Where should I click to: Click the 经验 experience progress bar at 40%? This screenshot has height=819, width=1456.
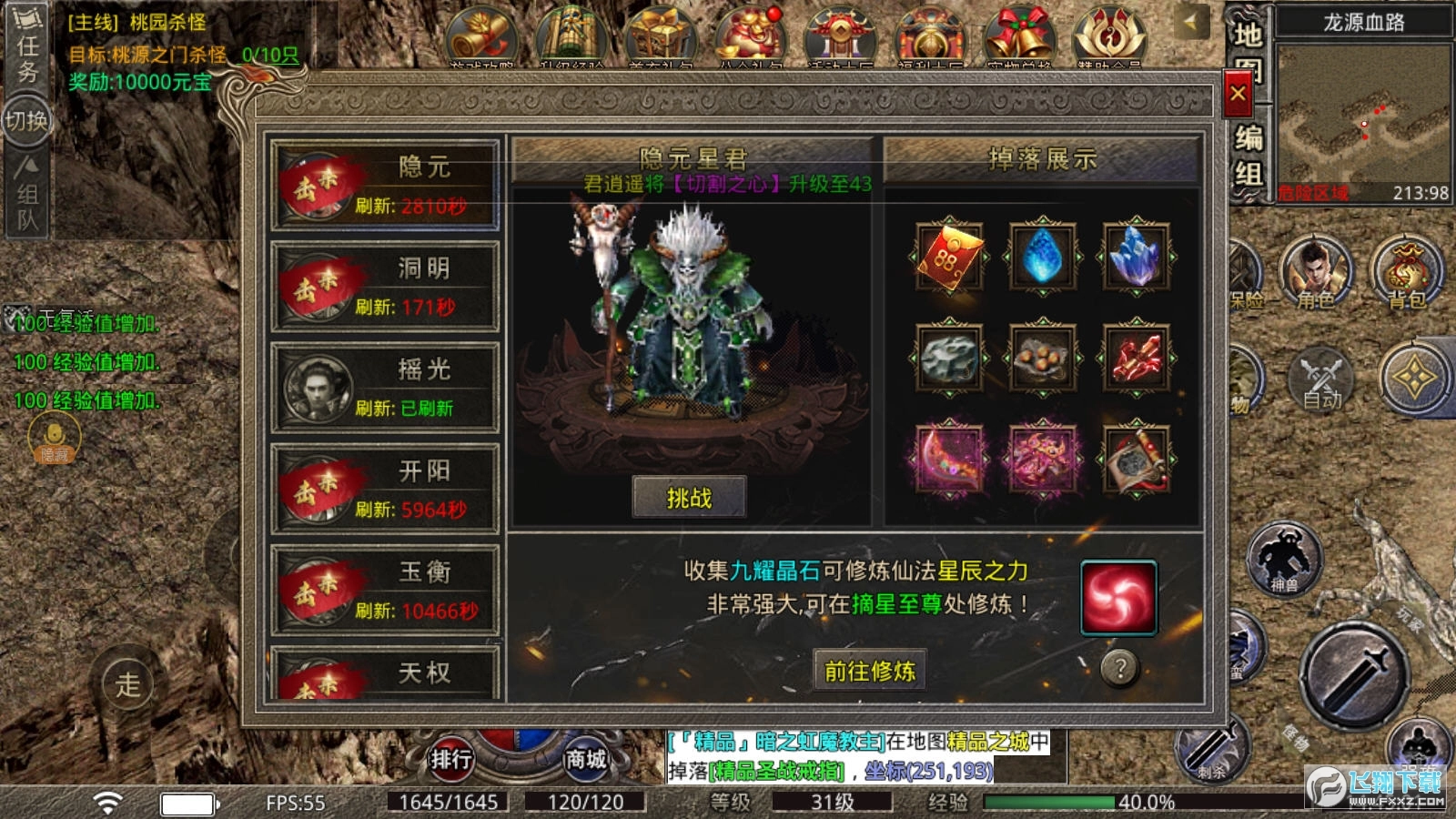pyautogui.click(x=1051, y=803)
